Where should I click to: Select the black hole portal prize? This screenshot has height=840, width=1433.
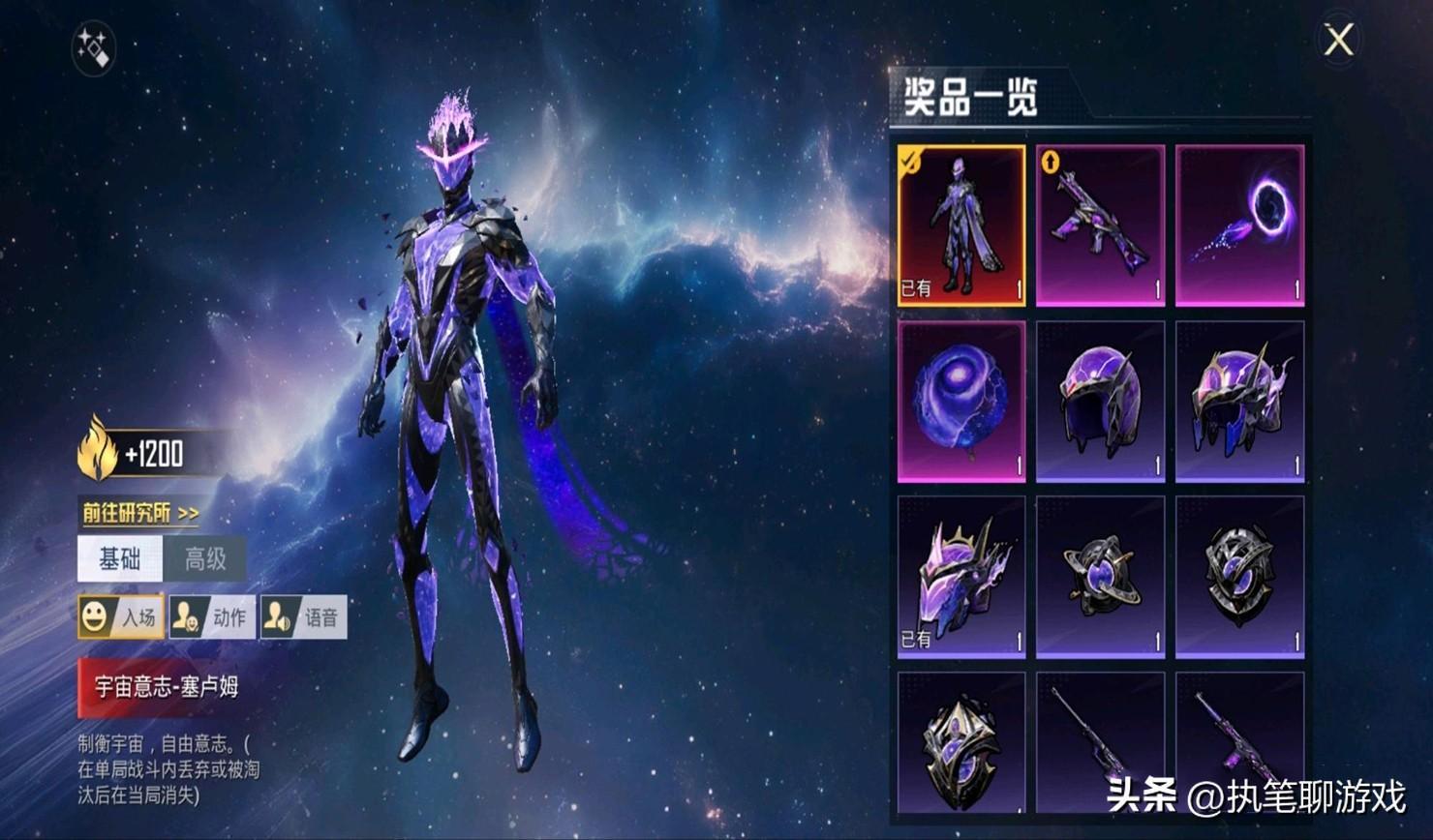1239,225
